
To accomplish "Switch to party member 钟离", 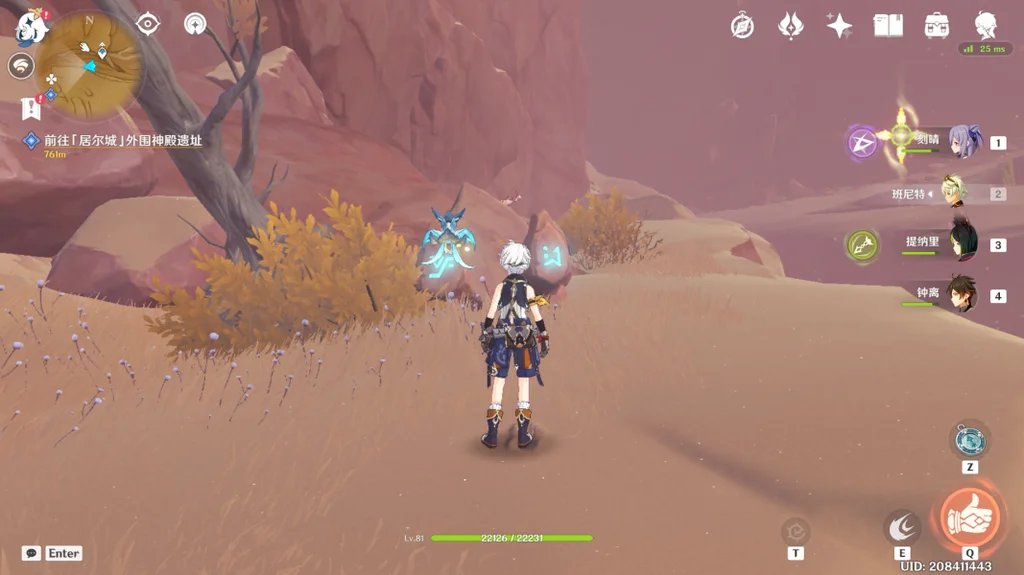I will (x=962, y=295).
